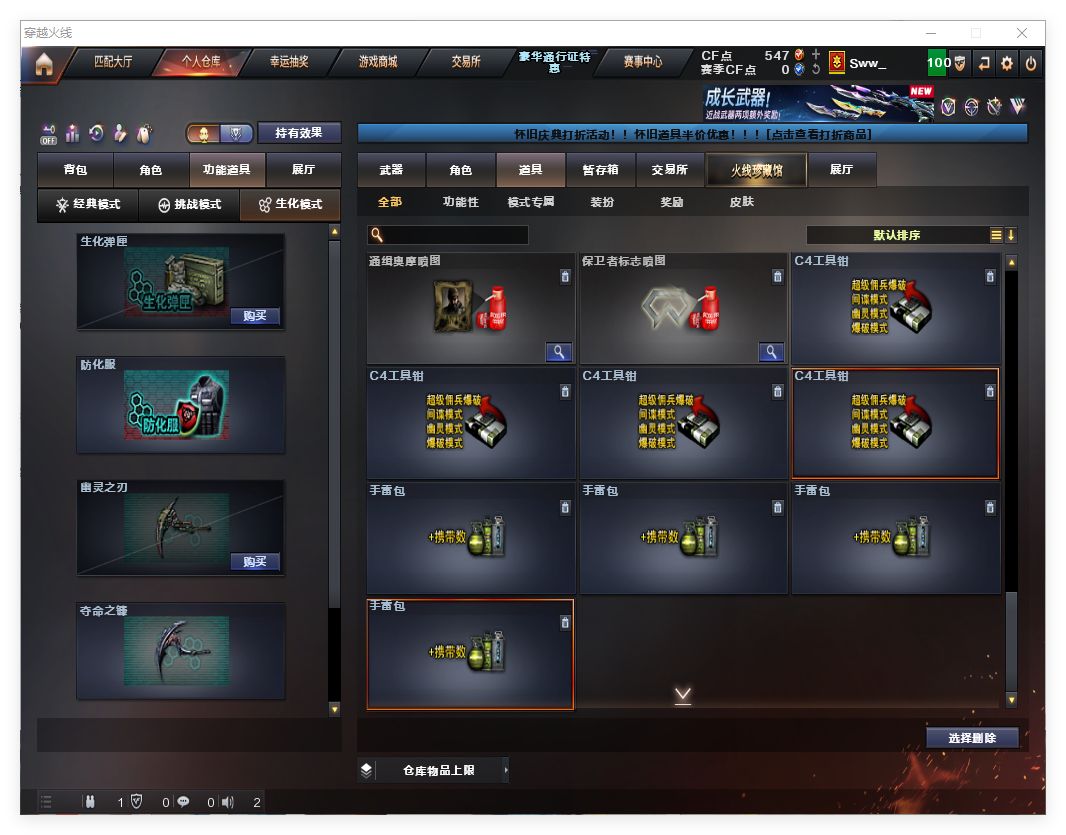Viewport: 1066px width, 835px height.
Task: Click the 怀旧庆典打折活动 announcement banner
Action: (x=692, y=133)
